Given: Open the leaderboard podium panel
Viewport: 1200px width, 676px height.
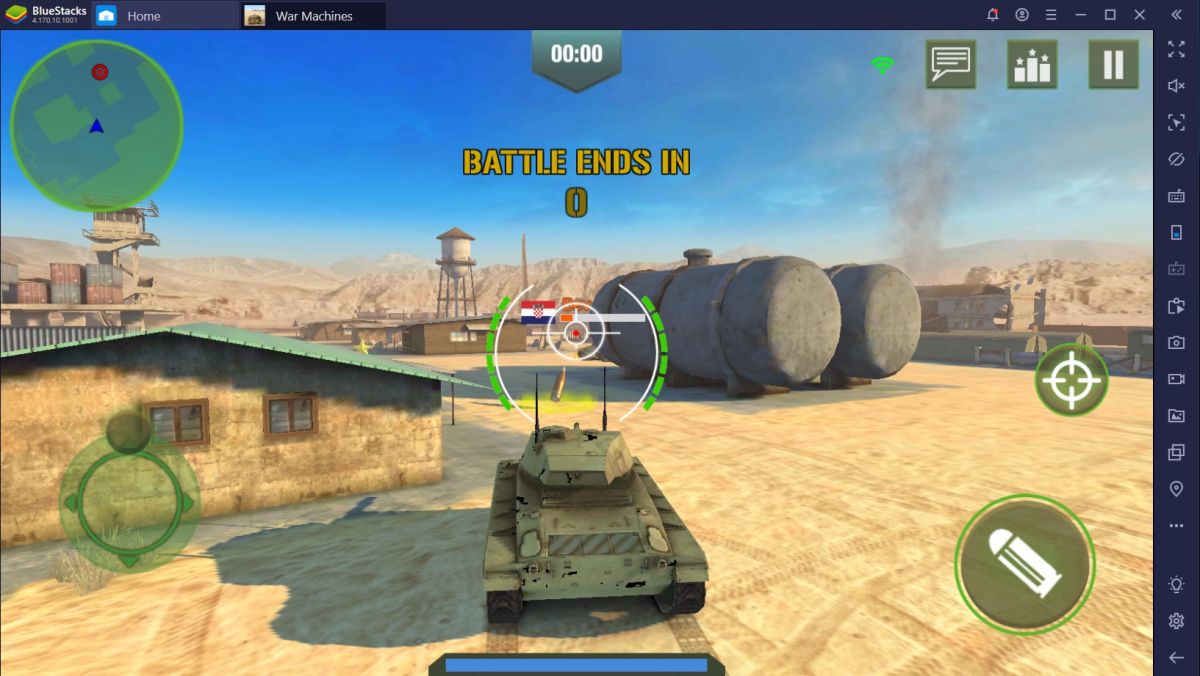Looking at the screenshot, I should [x=1032, y=65].
